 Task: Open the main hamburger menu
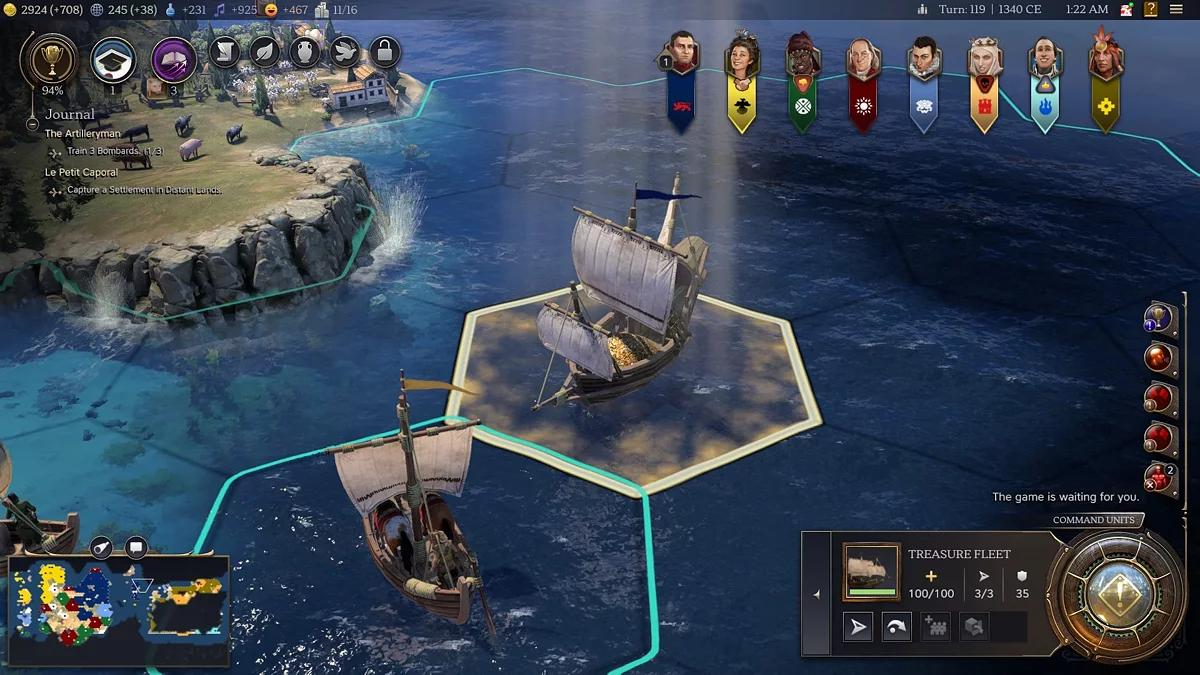tap(1178, 9)
